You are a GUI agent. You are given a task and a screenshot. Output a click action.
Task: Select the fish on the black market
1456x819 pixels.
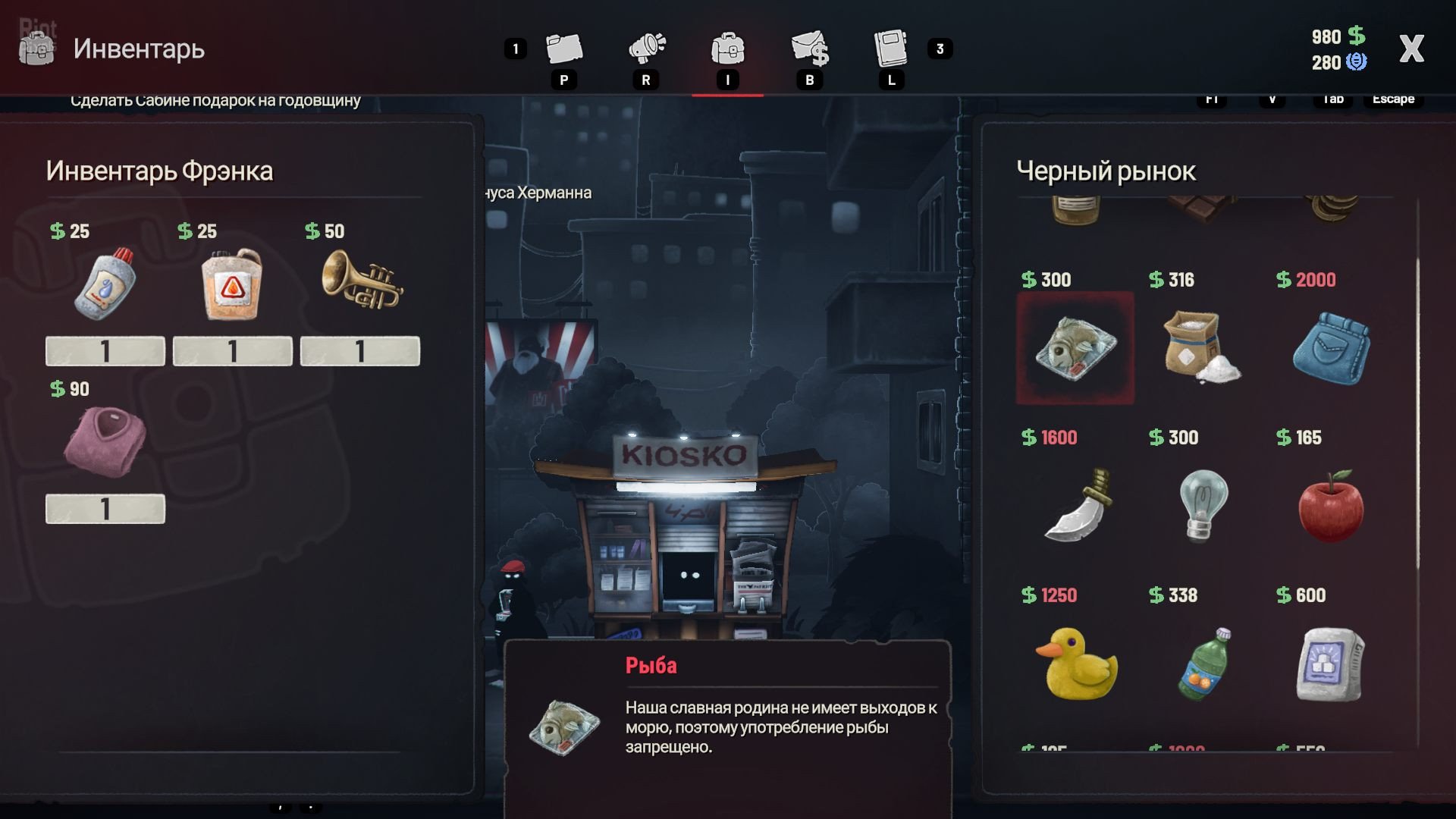point(1075,348)
